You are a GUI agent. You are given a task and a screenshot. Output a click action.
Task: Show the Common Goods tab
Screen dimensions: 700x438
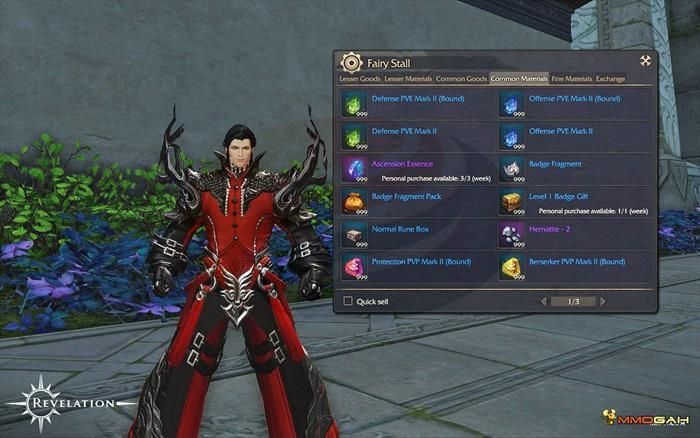461,78
